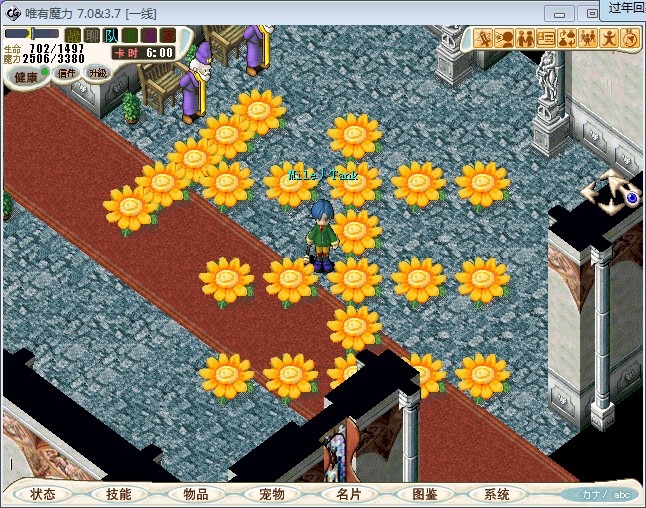
Task: Open the 物品 items menu
Action: coord(195,494)
